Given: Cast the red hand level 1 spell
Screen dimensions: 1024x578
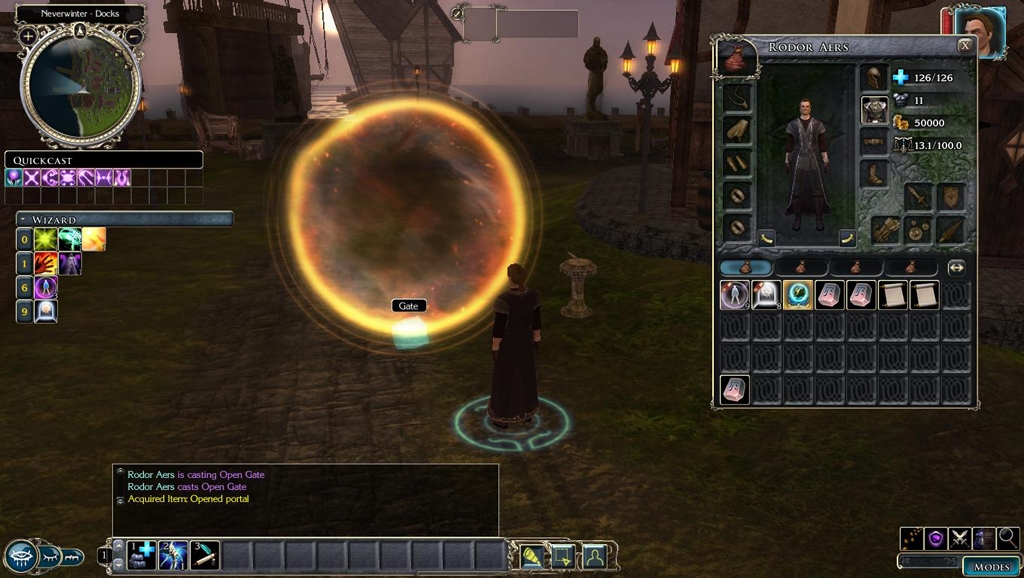Looking at the screenshot, I should tap(45, 264).
